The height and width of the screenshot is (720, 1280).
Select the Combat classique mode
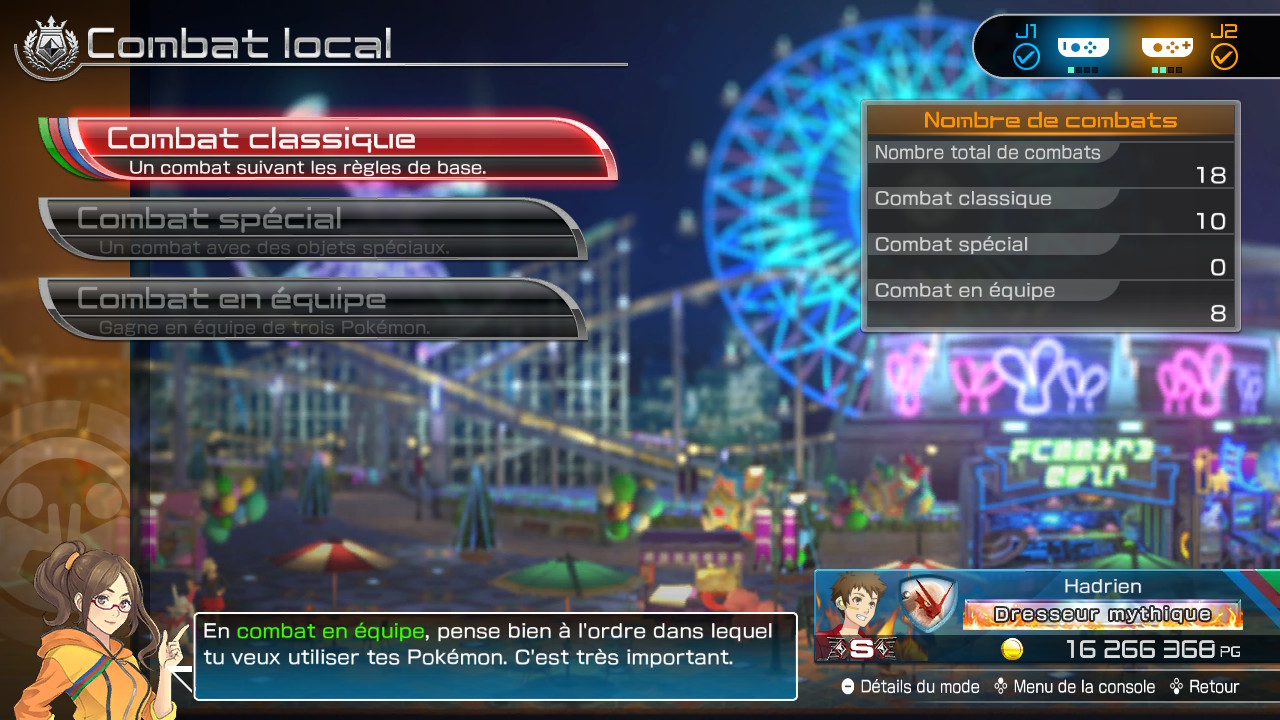(340, 149)
